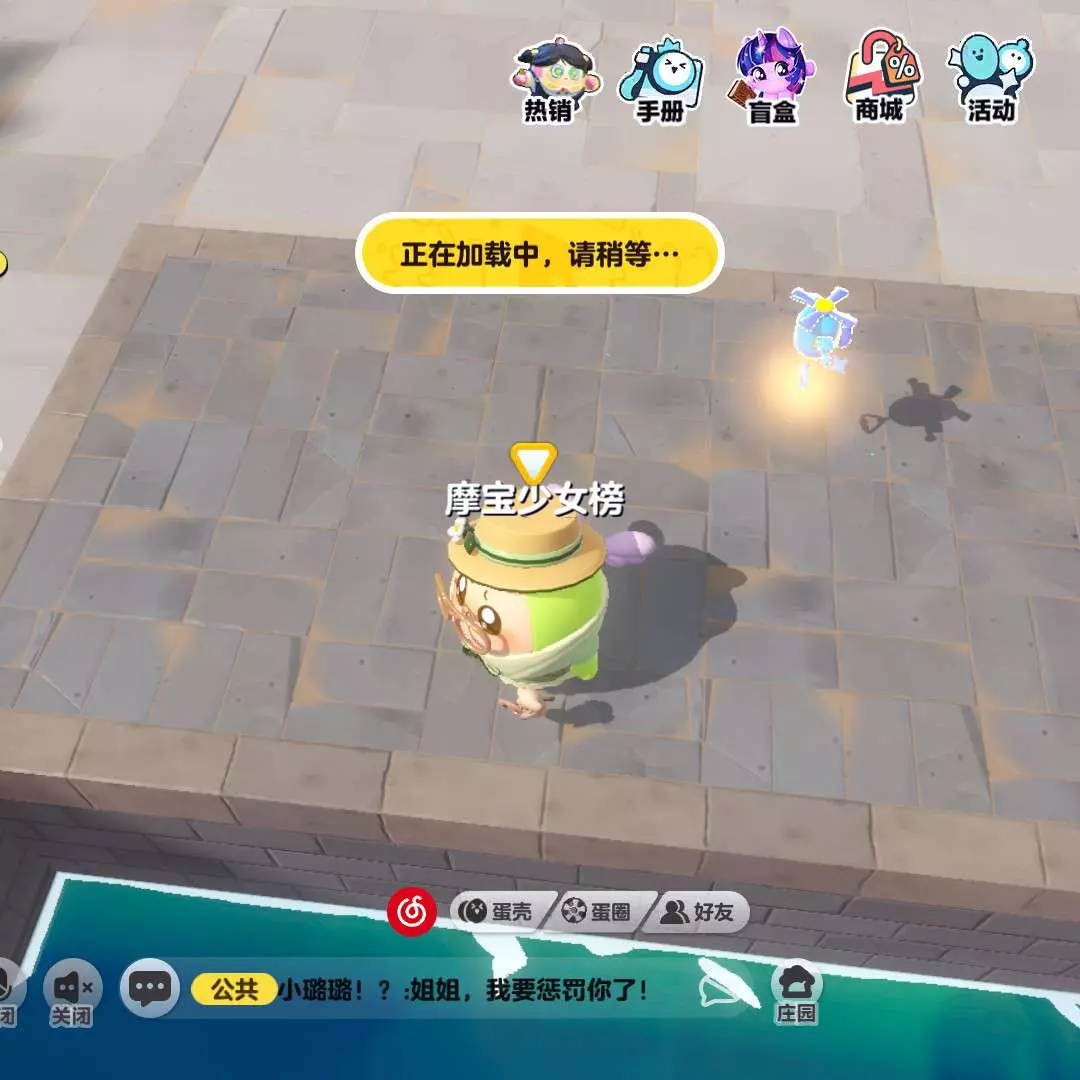Go to the 庄园 manor
The image size is (1080, 1080).
coord(797,990)
